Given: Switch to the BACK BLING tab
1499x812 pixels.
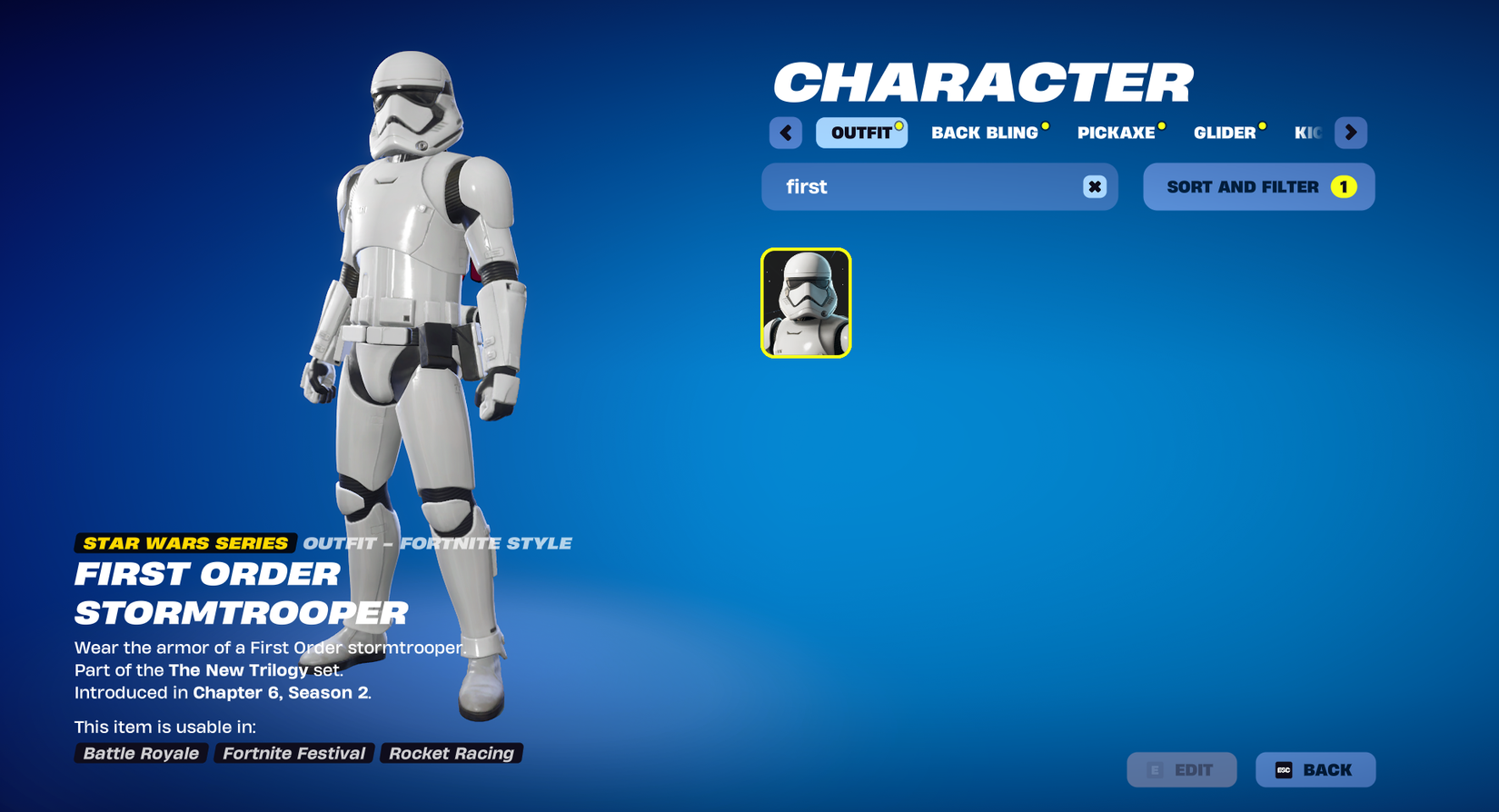Looking at the screenshot, I should tap(984, 132).
